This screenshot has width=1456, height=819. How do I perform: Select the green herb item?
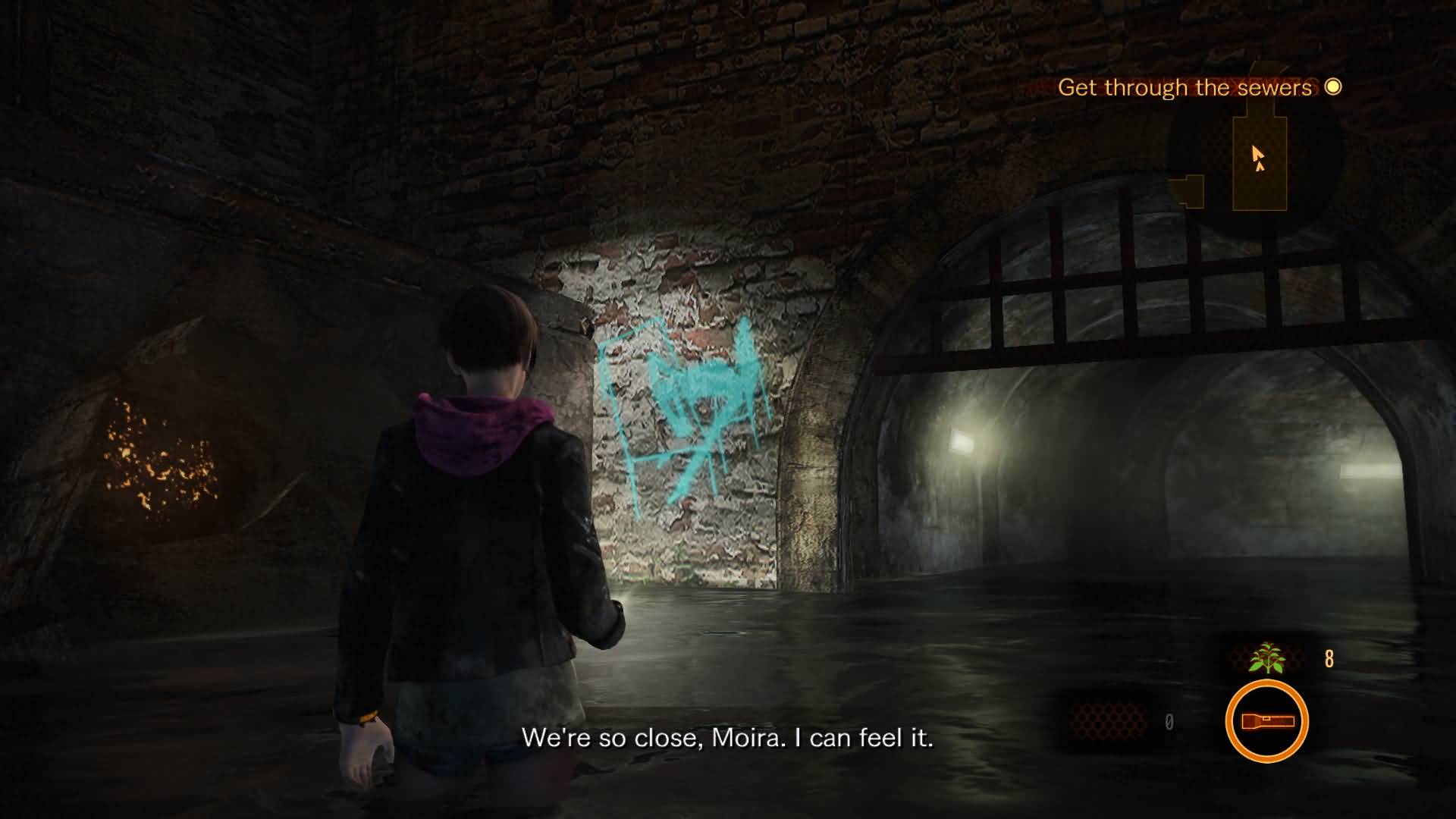click(x=1267, y=658)
